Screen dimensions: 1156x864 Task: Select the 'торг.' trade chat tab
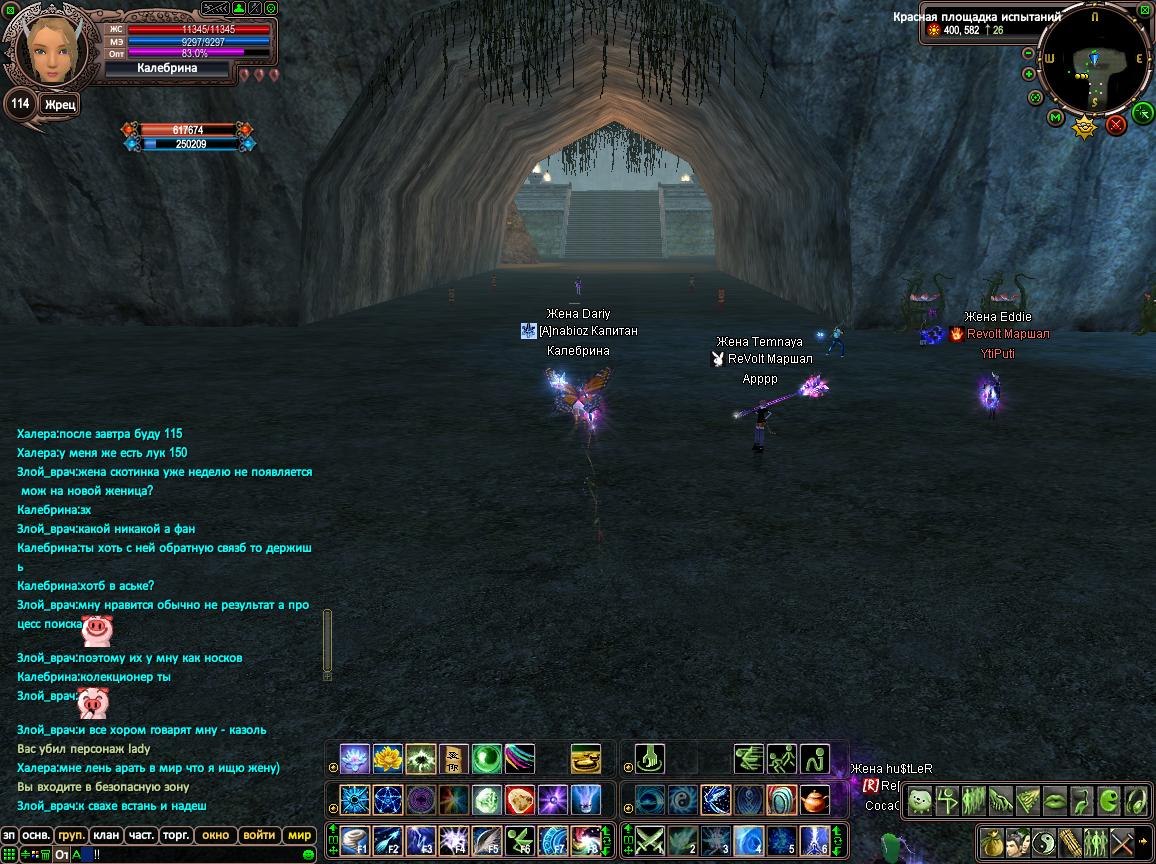tap(178, 835)
